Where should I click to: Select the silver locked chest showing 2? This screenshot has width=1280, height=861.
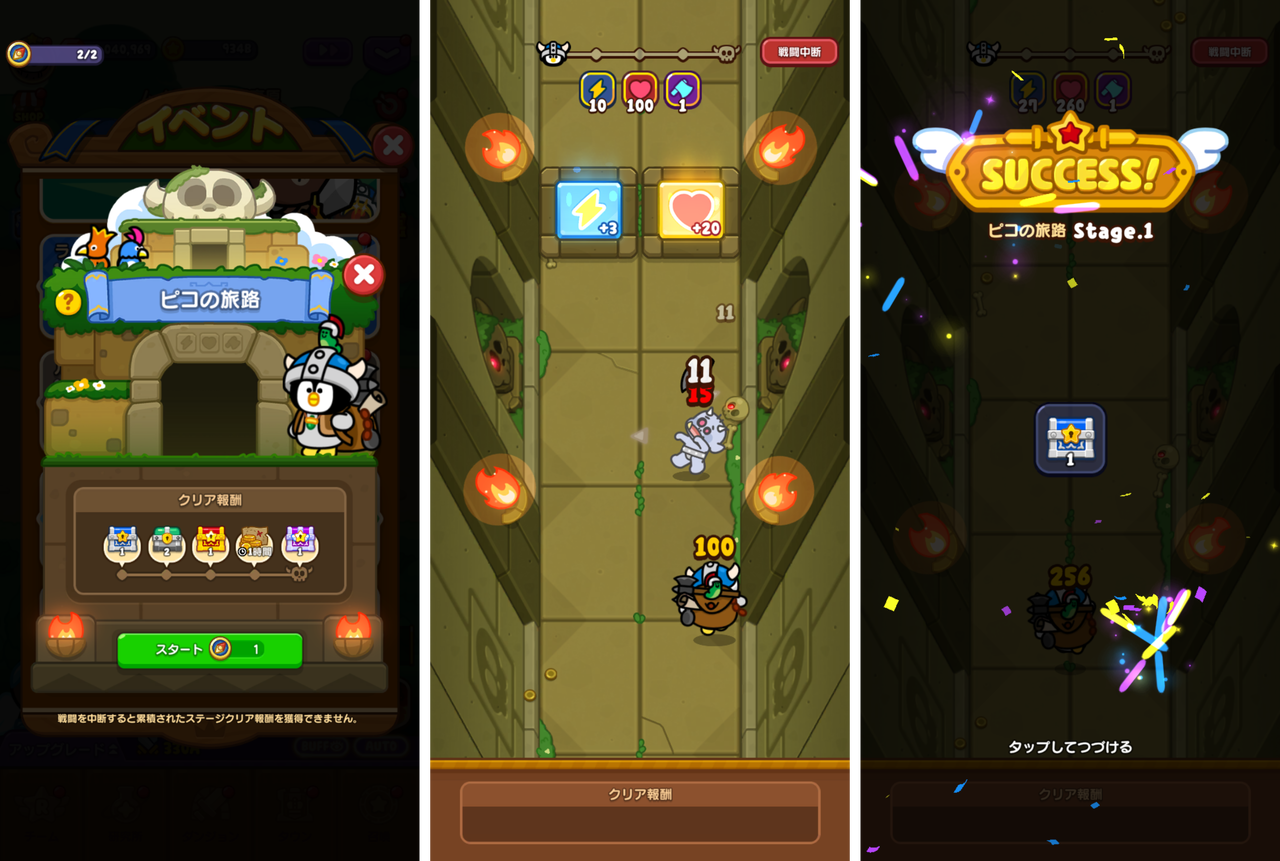coord(166,541)
